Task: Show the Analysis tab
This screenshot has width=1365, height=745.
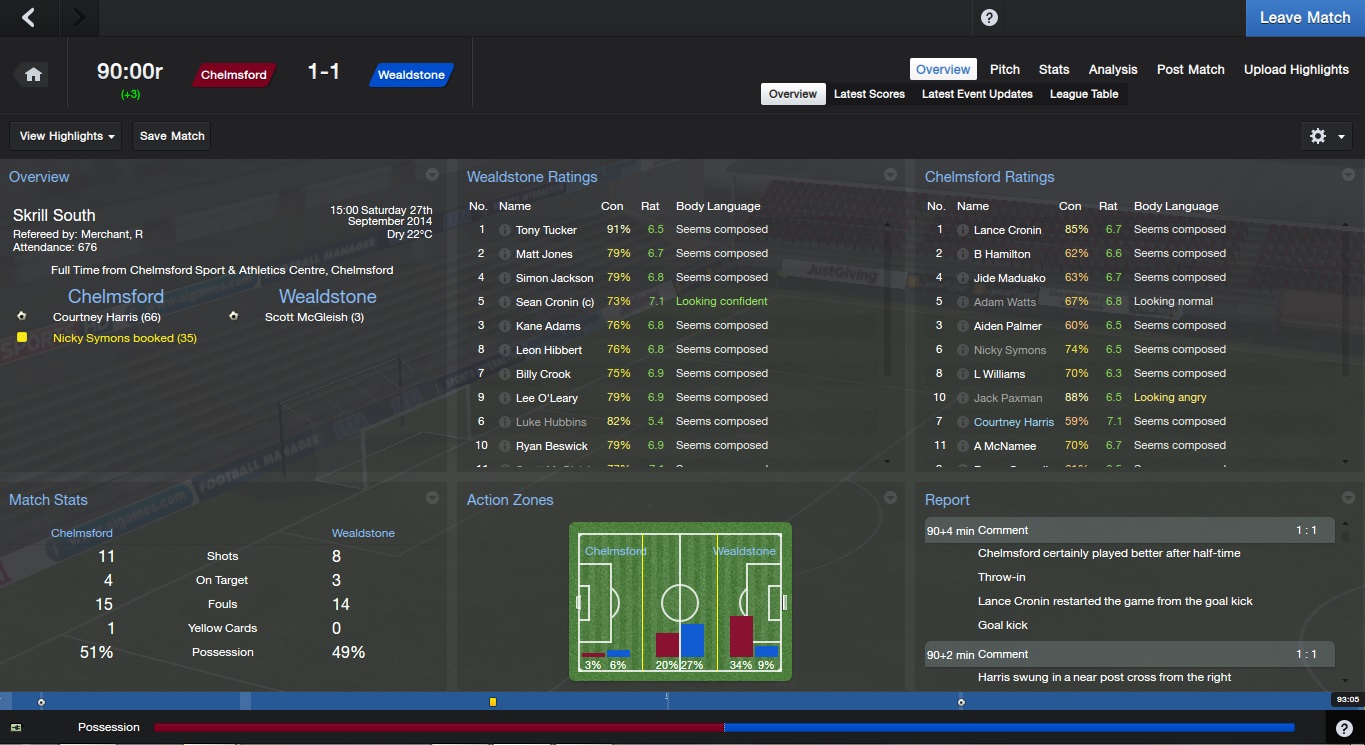Action: [1112, 69]
